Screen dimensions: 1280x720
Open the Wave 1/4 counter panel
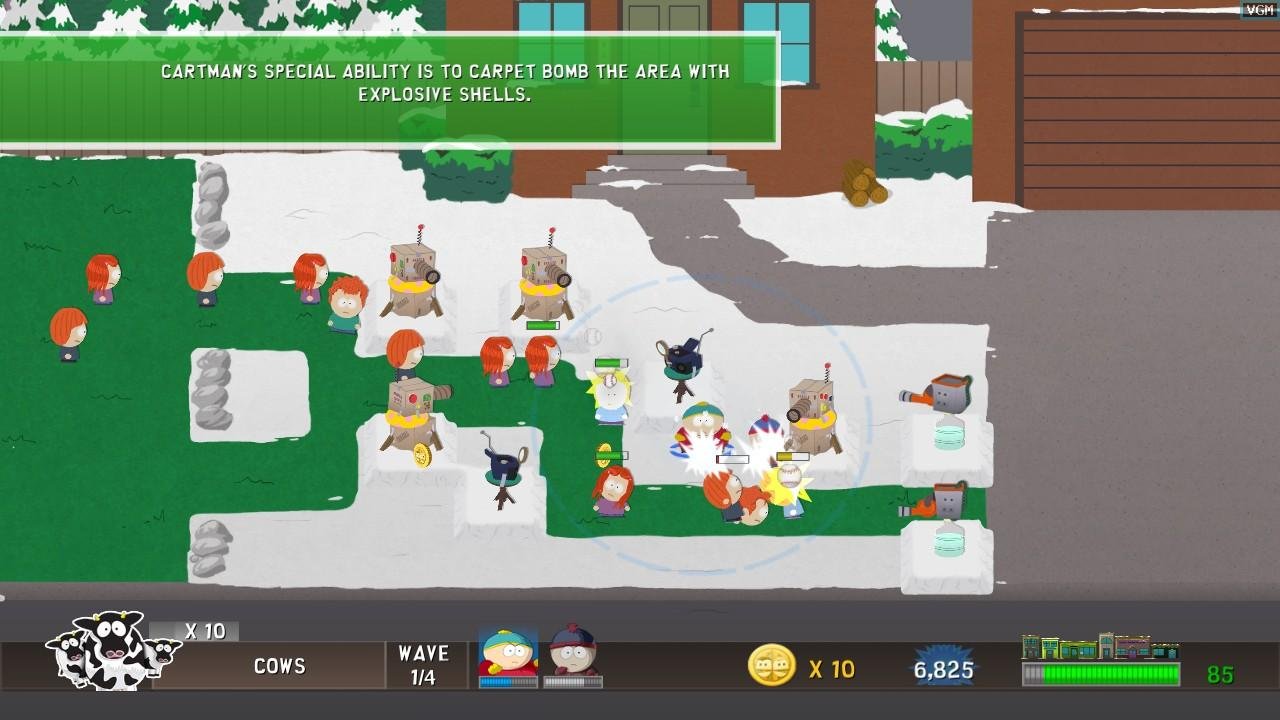tap(424, 665)
